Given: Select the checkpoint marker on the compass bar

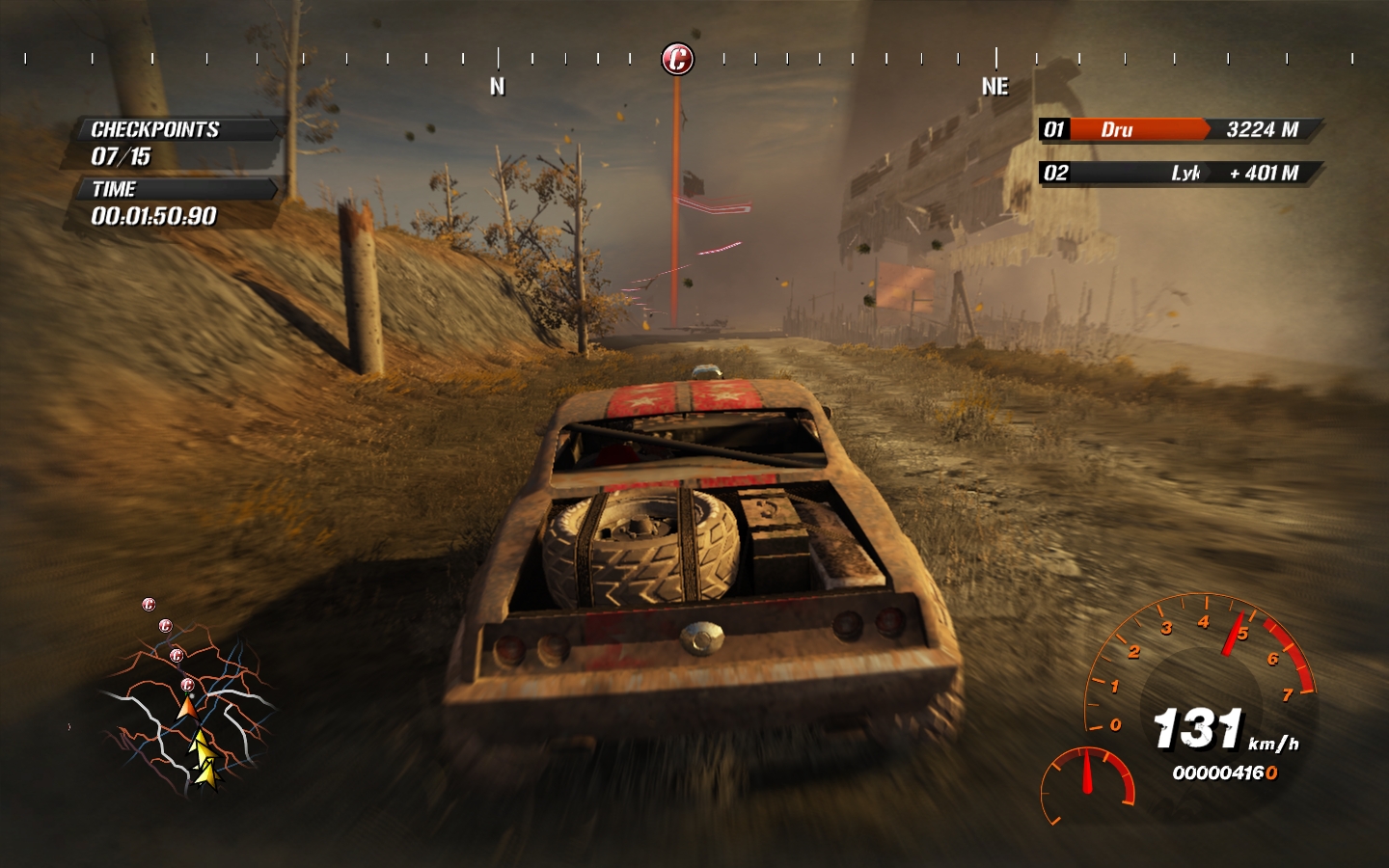Looking at the screenshot, I should pos(677,59).
